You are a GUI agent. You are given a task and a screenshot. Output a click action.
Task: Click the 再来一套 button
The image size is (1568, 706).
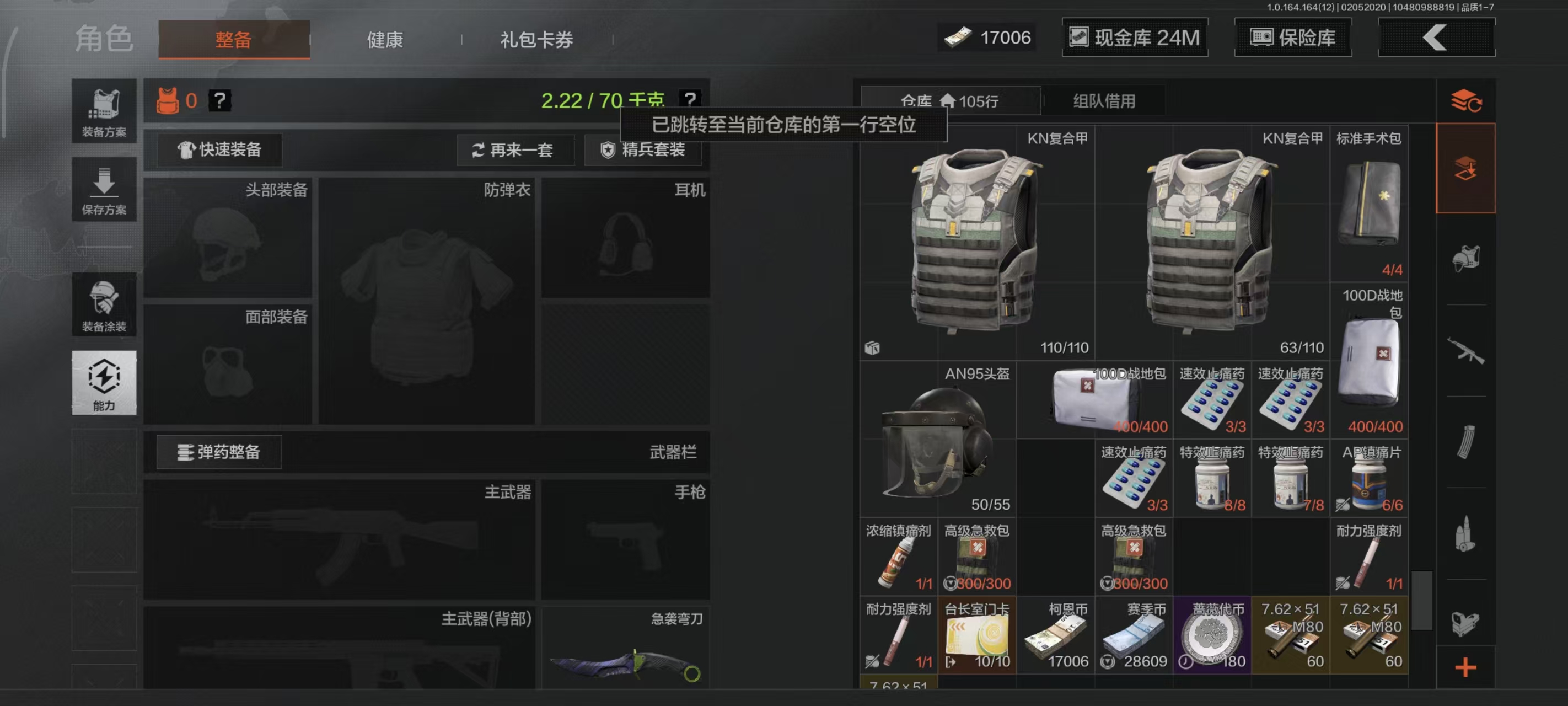(x=515, y=150)
